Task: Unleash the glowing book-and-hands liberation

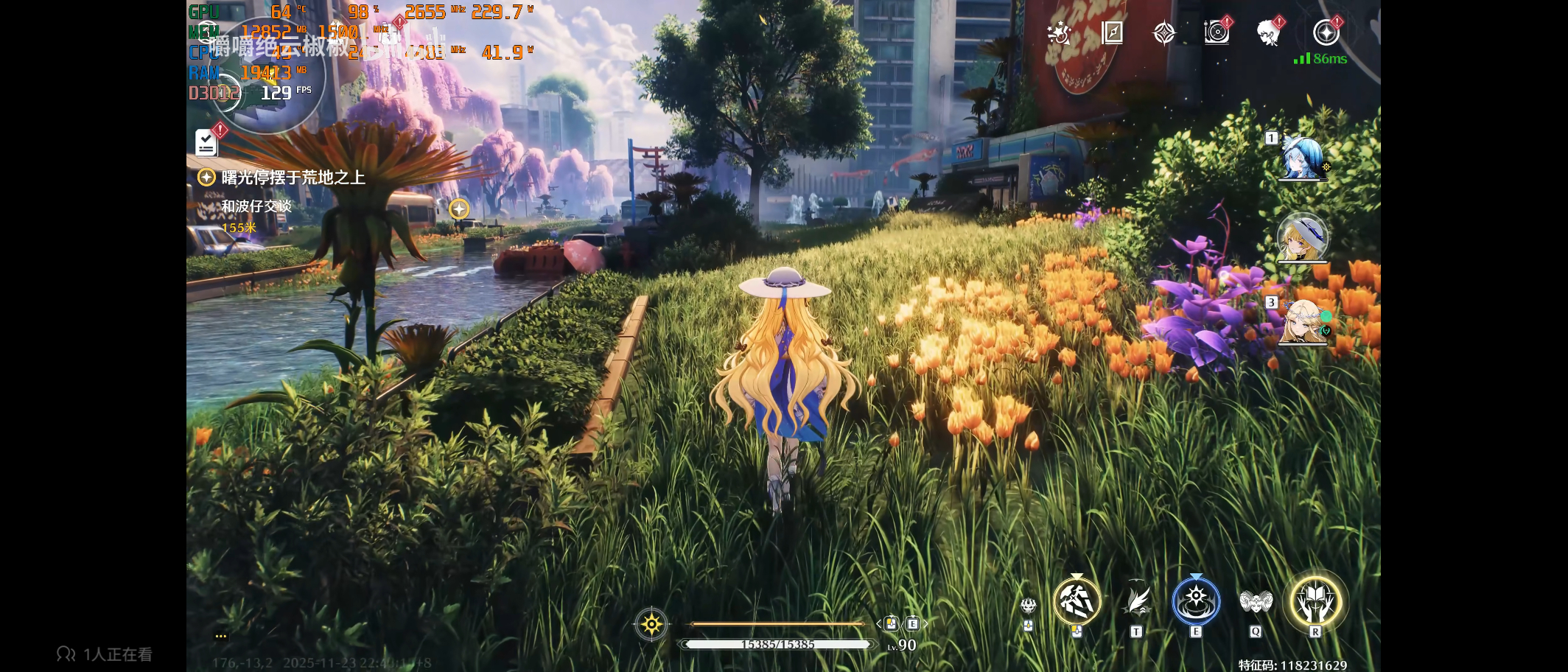Action: (x=1315, y=601)
